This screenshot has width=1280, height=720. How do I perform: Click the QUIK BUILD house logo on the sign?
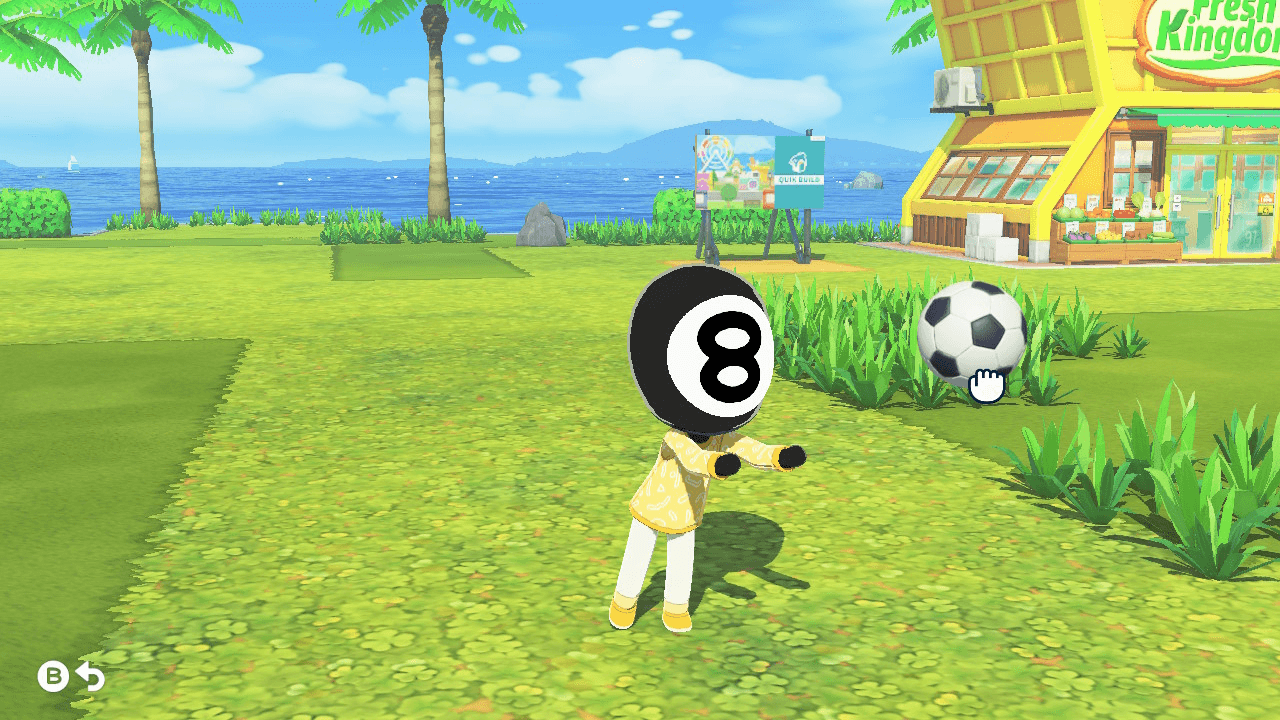pyautogui.click(x=799, y=162)
